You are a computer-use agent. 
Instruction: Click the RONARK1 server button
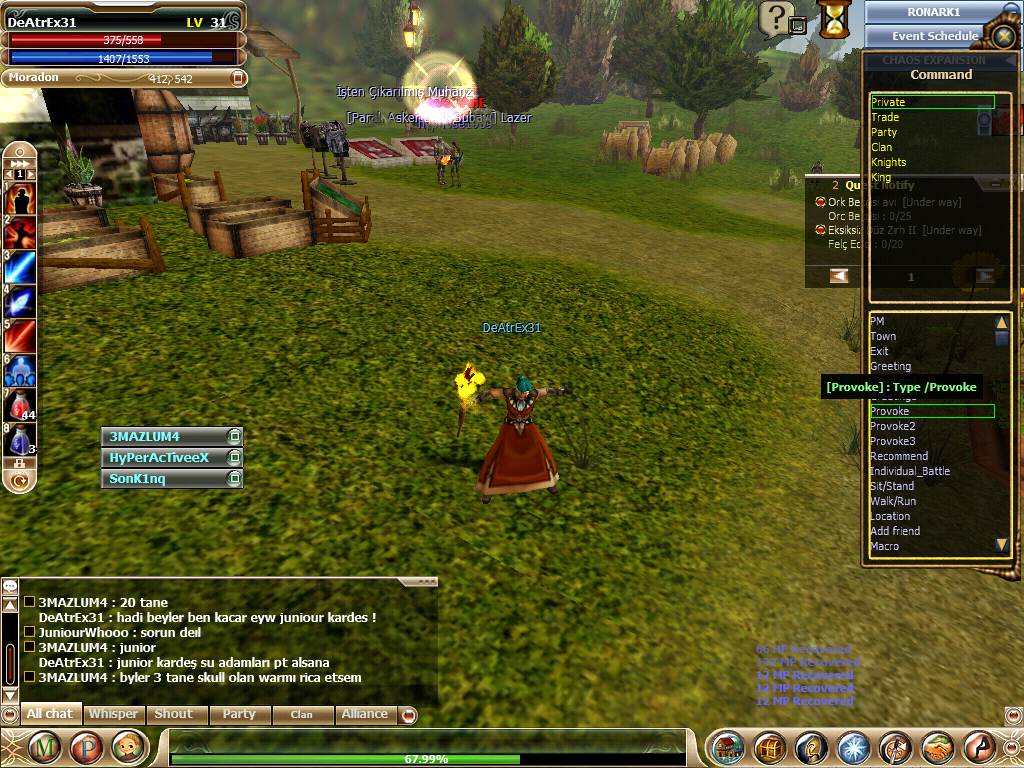click(x=934, y=12)
